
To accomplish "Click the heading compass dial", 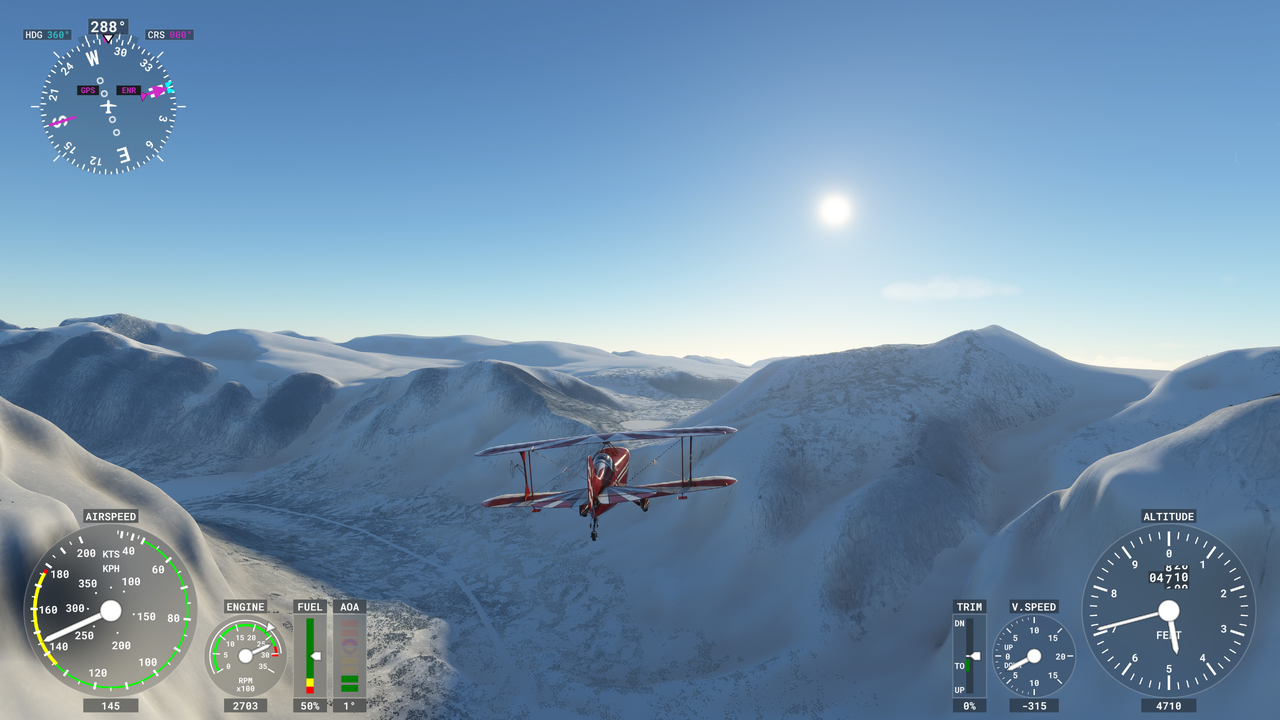I will coord(108,106).
